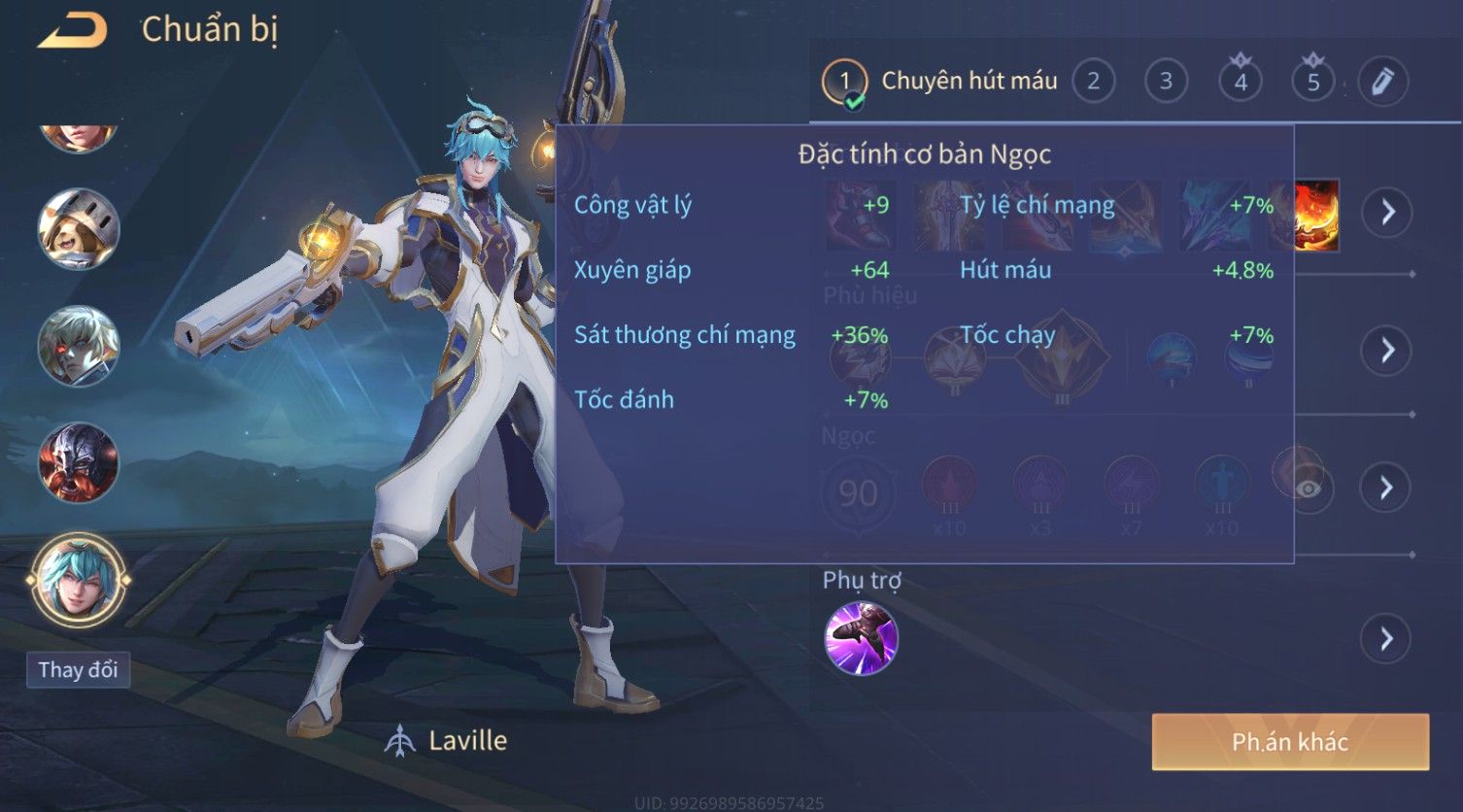Toggle the Ngọc stats eye icon

[1309, 488]
